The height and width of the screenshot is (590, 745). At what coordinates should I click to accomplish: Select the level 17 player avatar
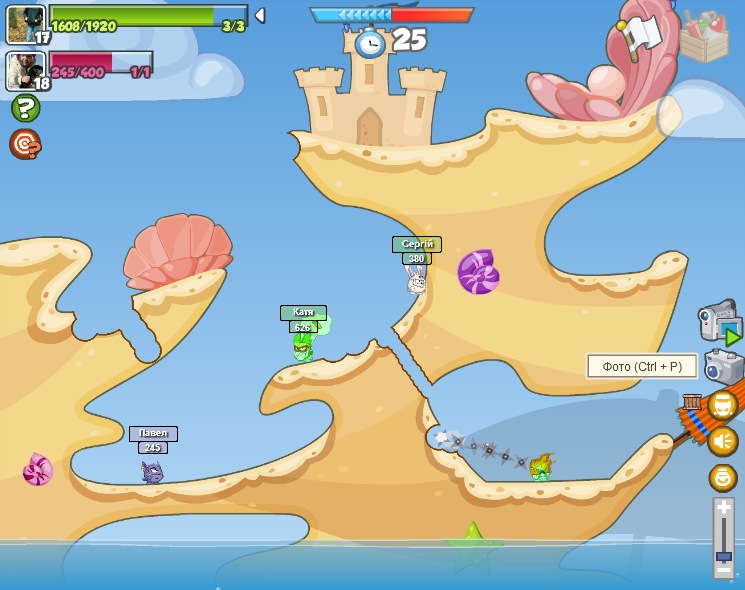click(24, 23)
